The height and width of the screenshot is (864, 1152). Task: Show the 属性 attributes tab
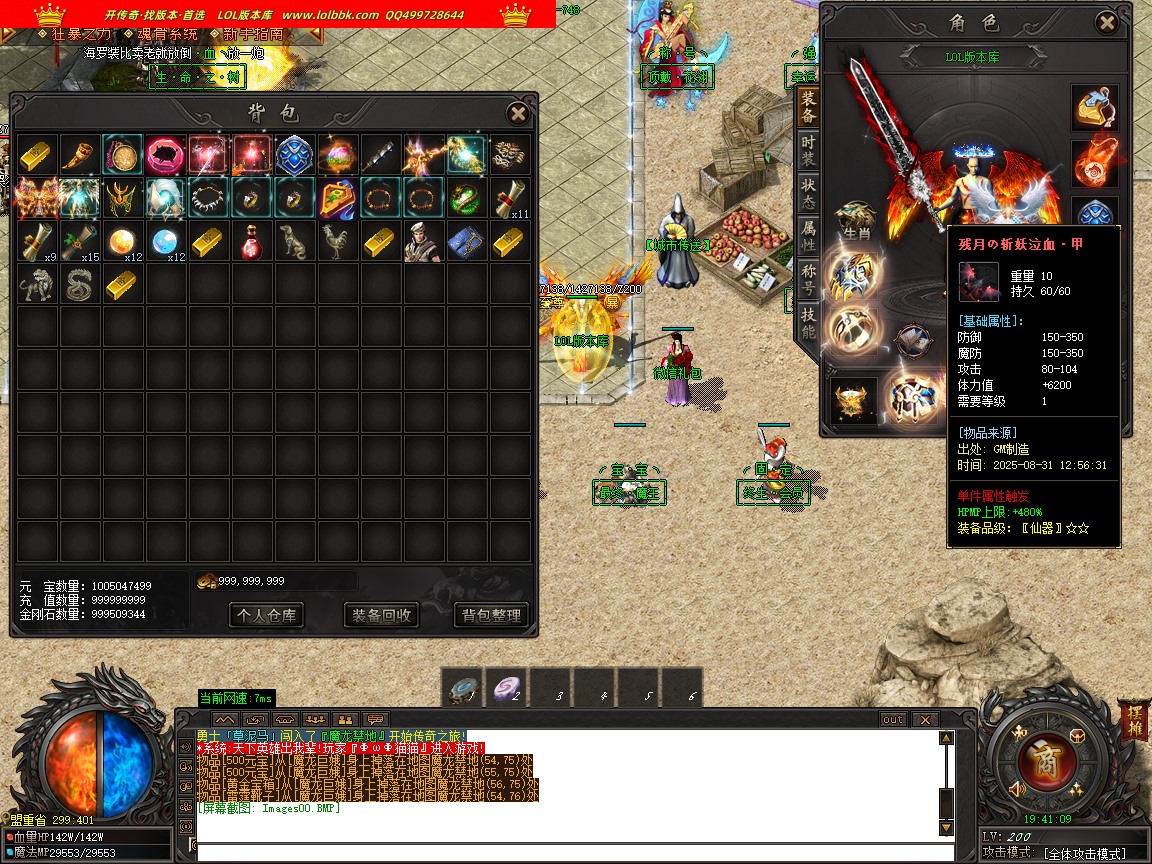[x=808, y=237]
